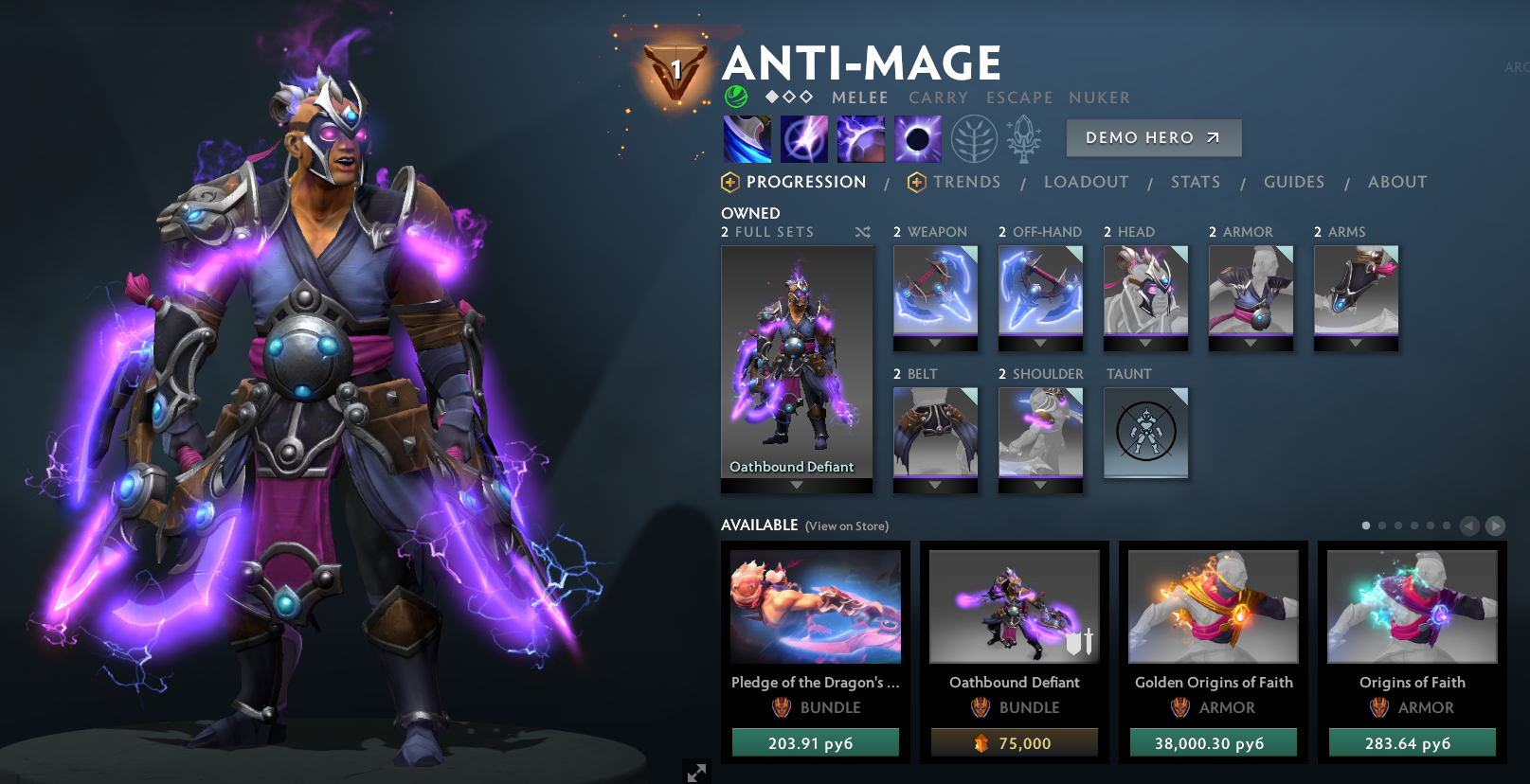Switch to the LOADOUT tab

pos(1086,182)
